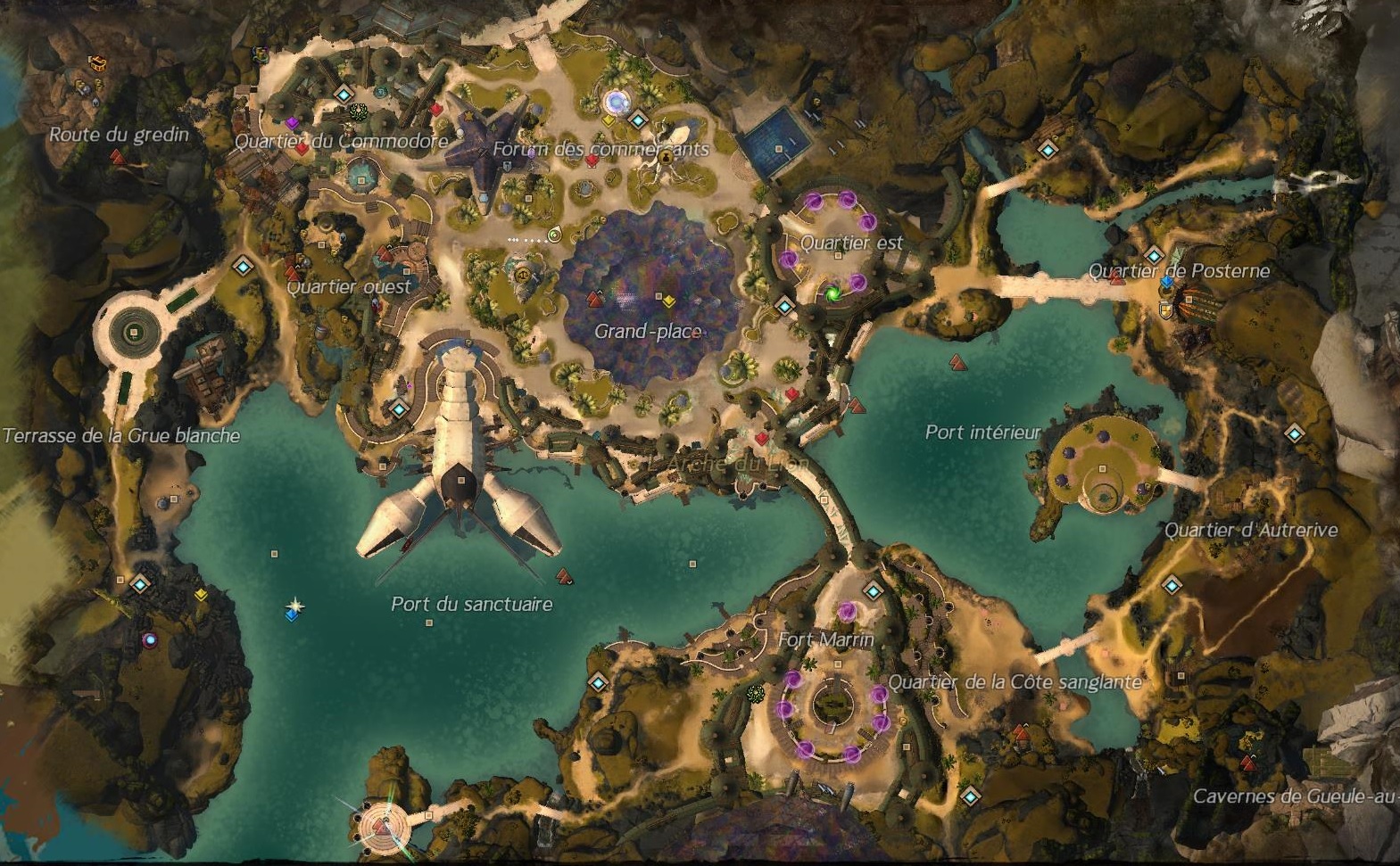Choose the vista marker above Port intérieur
Image resolution: width=1400 pixels, height=866 pixels.
click(957, 362)
